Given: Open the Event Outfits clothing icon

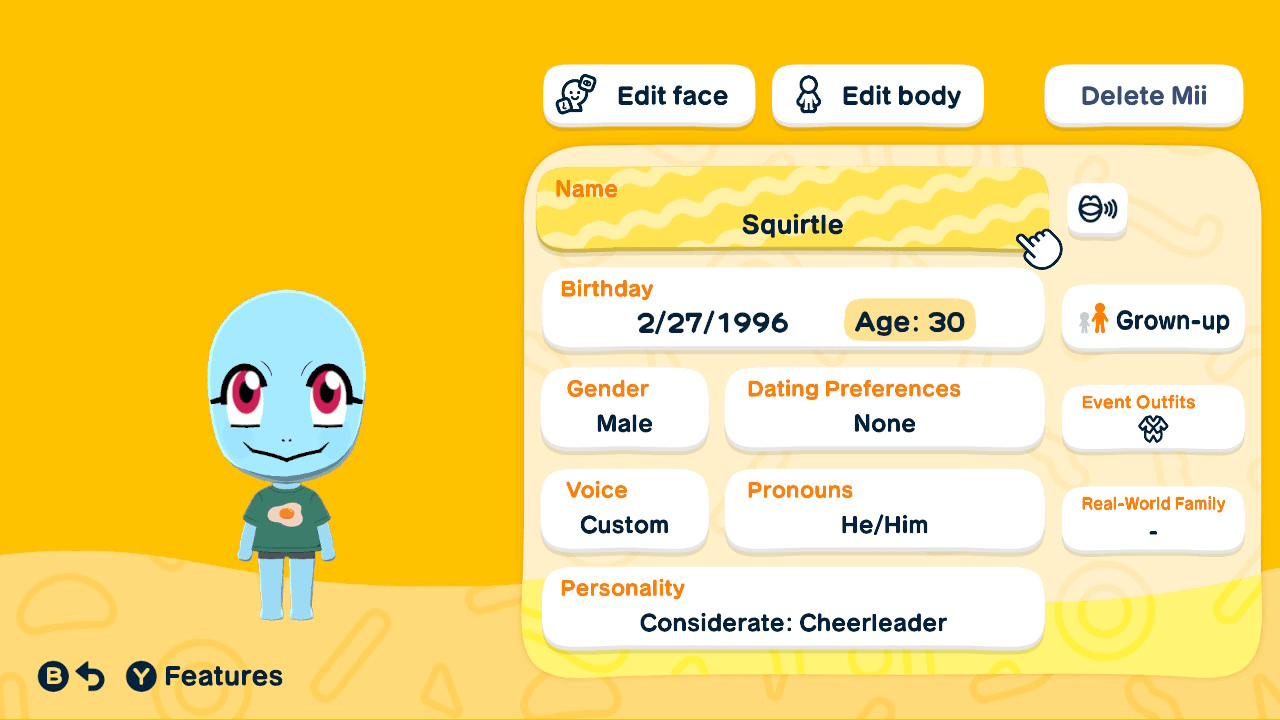Looking at the screenshot, I should (1152, 430).
